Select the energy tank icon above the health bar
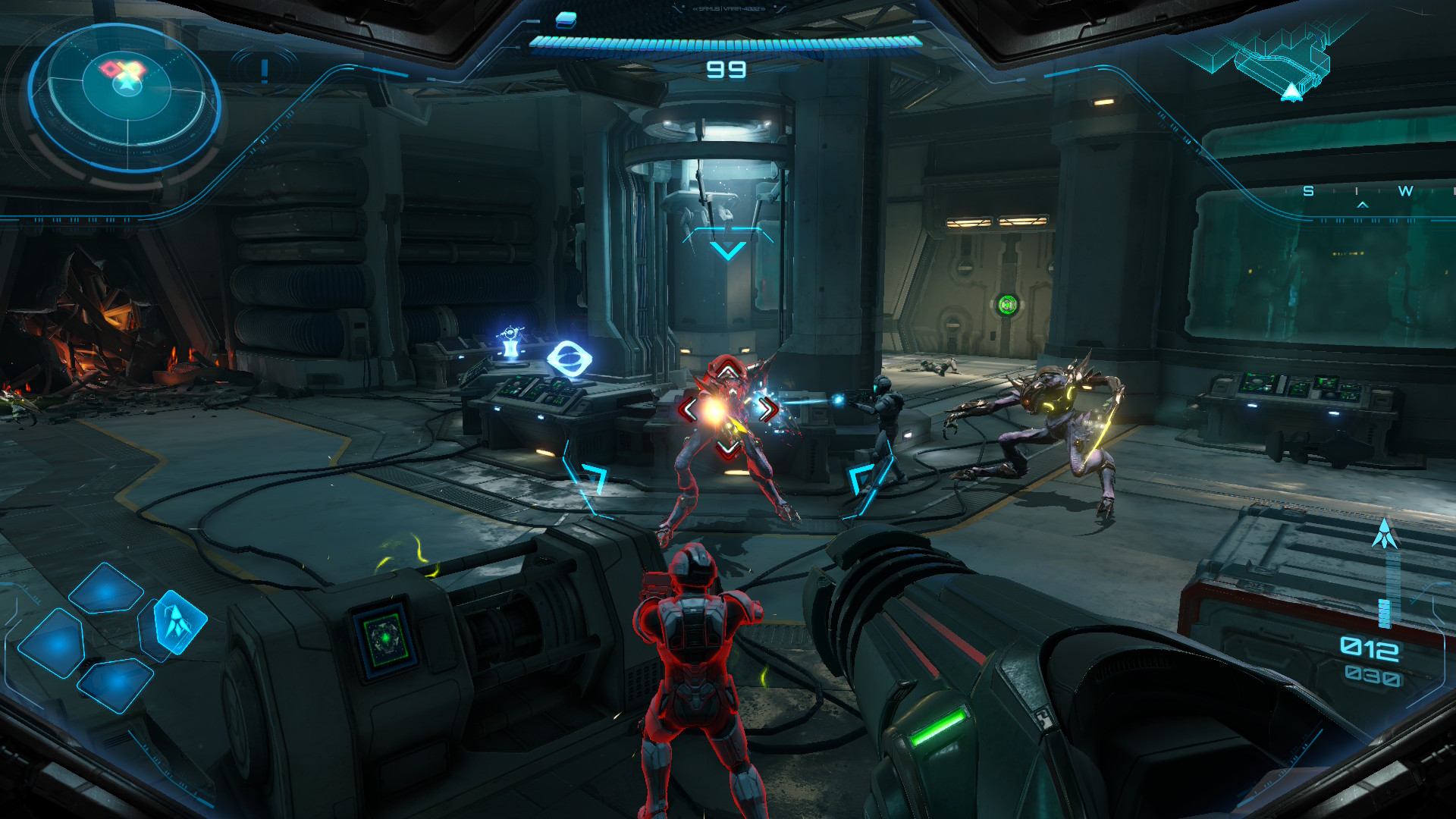 [566, 20]
